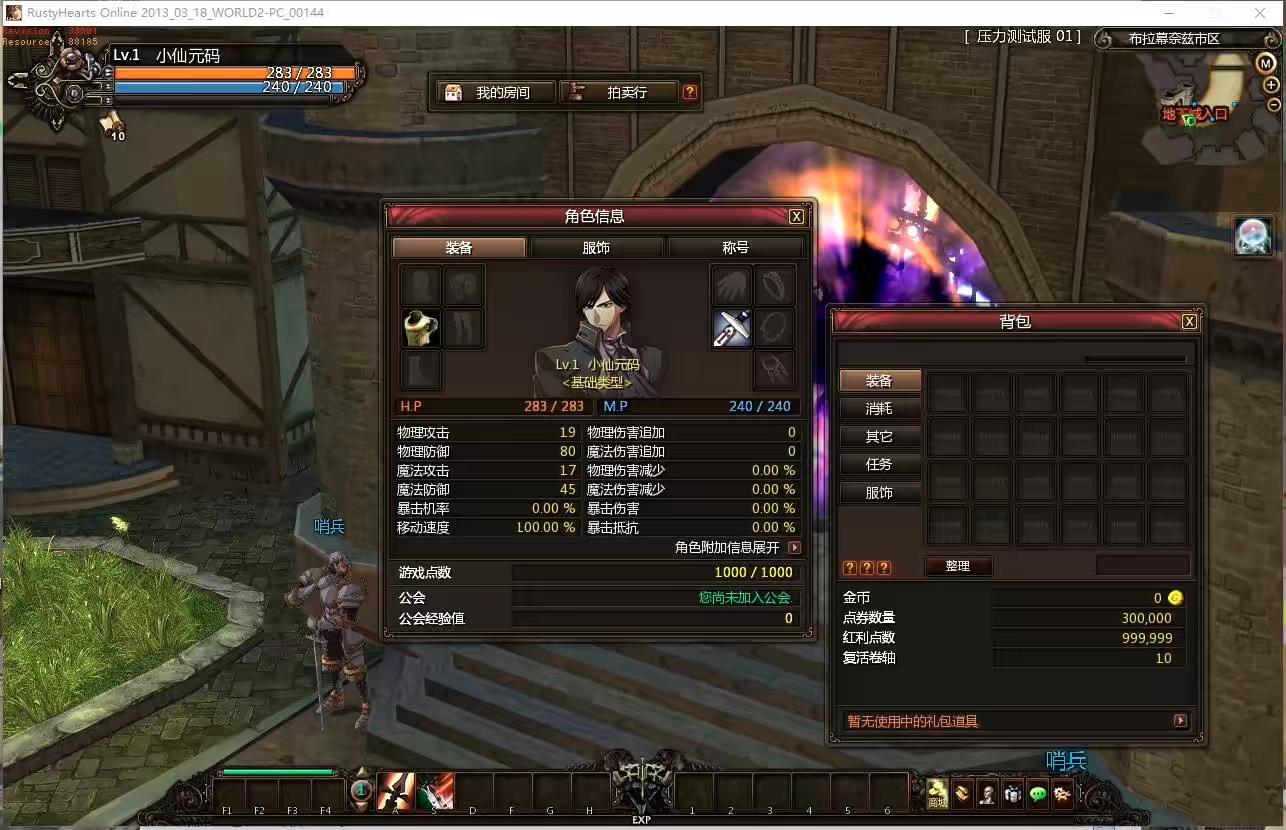1286x830 pixels.
Task: Click the equipped weapon slot in character info
Action: tap(731, 328)
